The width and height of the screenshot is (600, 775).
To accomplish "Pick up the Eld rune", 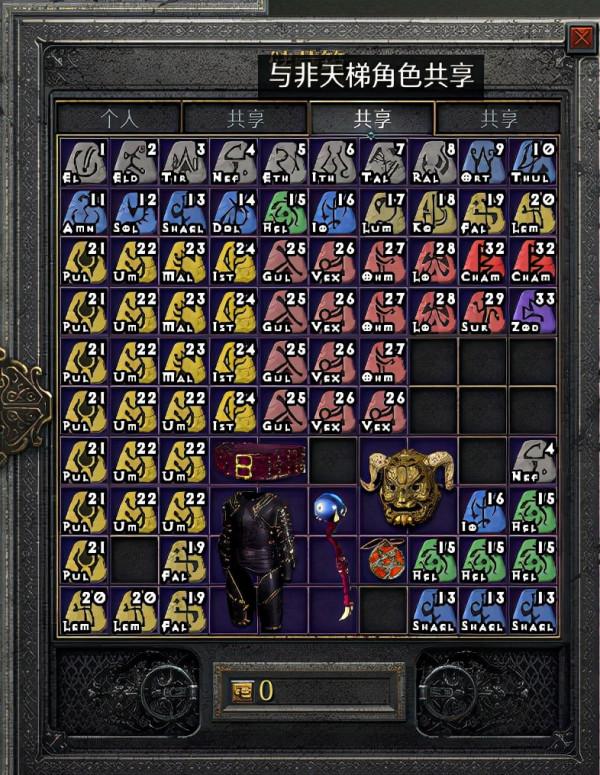I will click(x=134, y=161).
